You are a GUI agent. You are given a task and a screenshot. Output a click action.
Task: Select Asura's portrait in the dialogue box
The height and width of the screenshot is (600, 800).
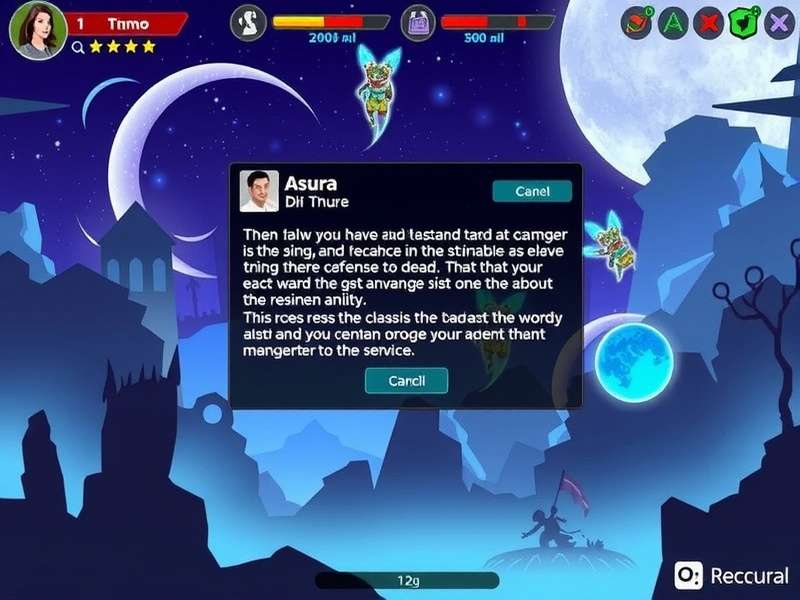(x=260, y=190)
